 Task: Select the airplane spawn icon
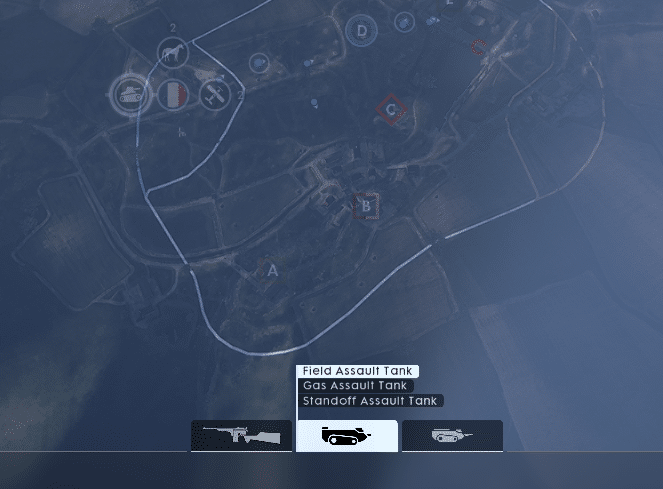(215, 95)
